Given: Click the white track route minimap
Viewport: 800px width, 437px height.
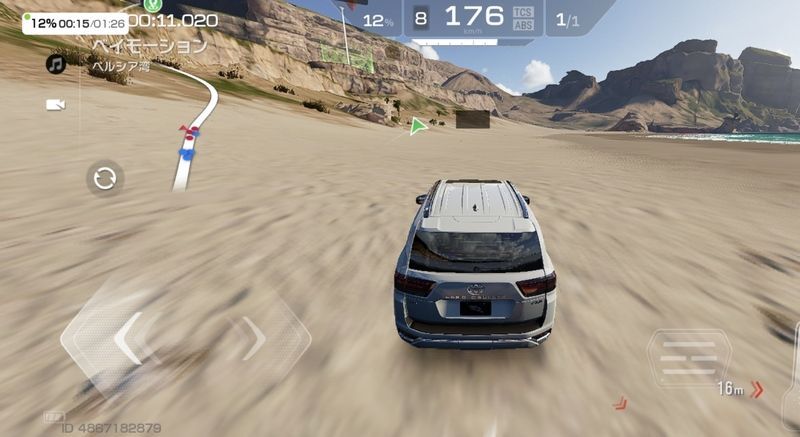Looking at the screenshot, I should (x=196, y=132).
